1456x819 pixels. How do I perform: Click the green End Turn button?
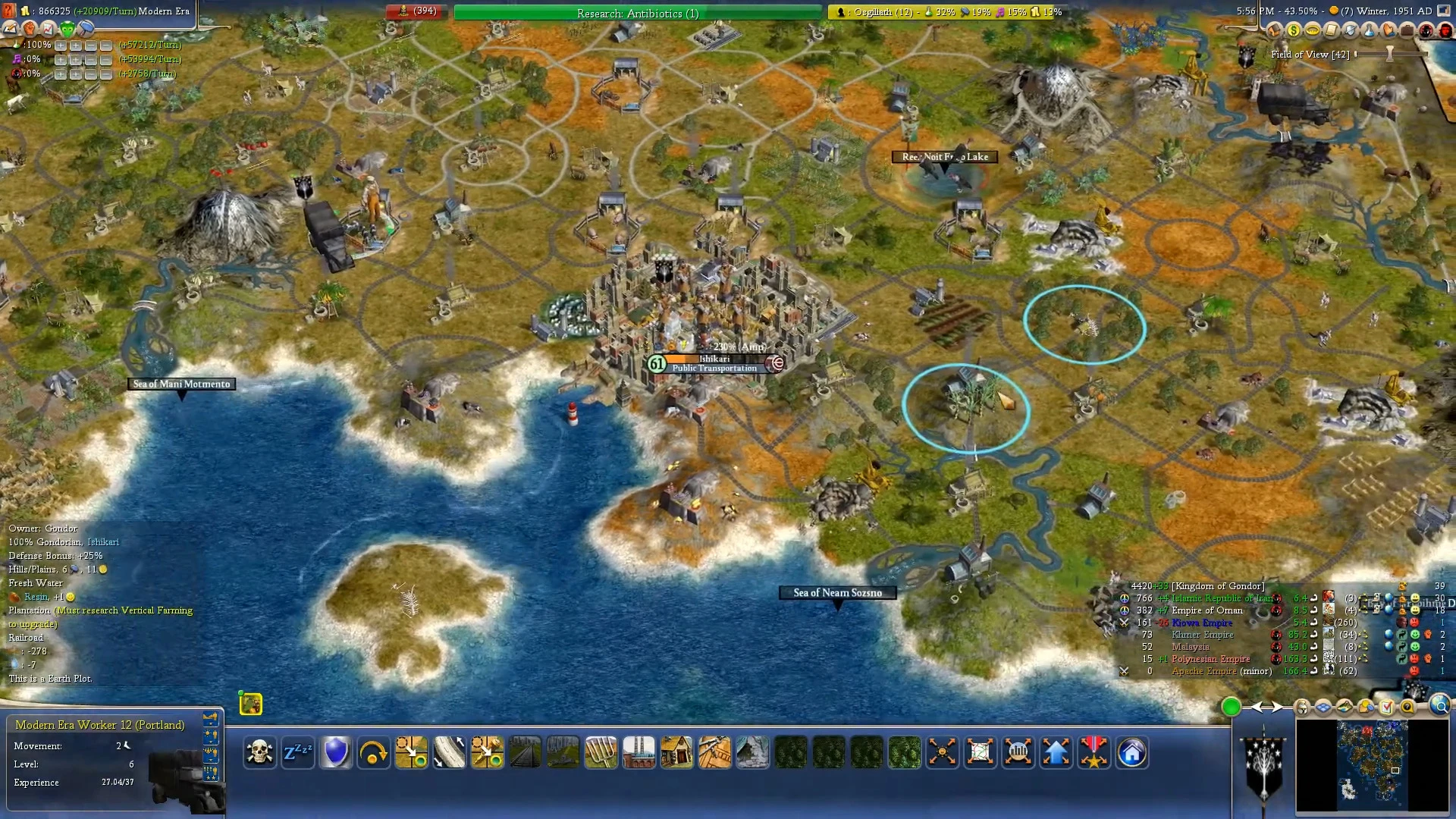click(x=1231, y=707)
